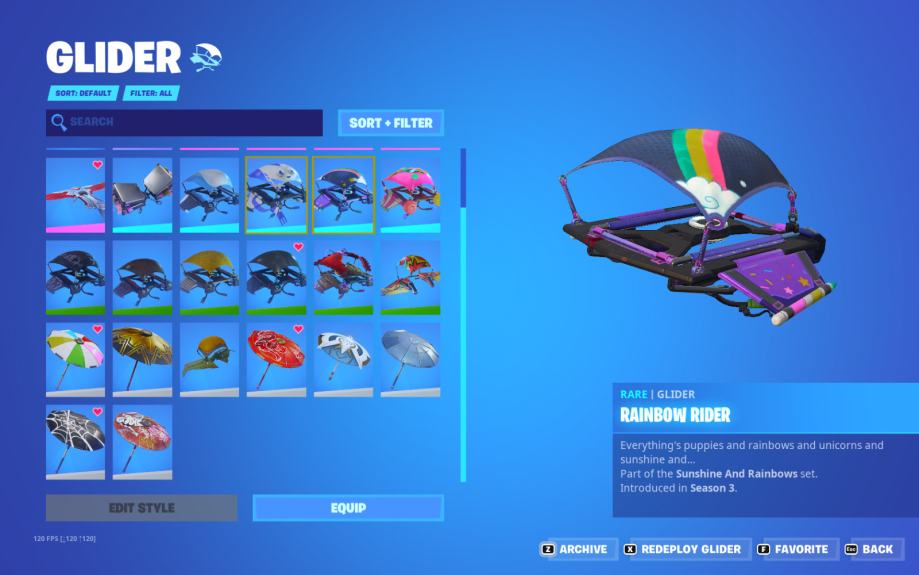919x575 pixels.
Task: Select the red and white jet glider
Action: point(75,194)
